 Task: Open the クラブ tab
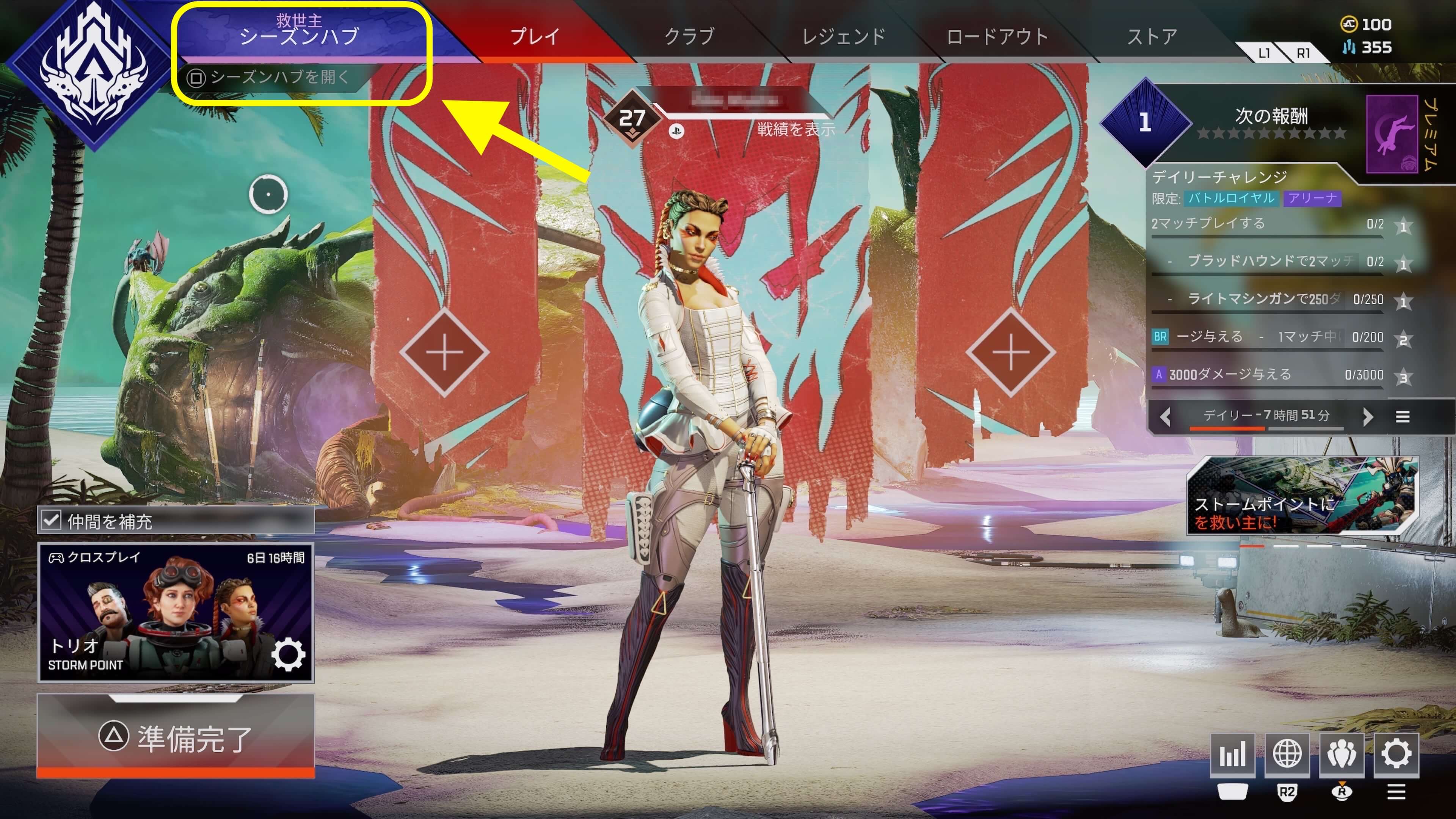click(x=689, y=37)
